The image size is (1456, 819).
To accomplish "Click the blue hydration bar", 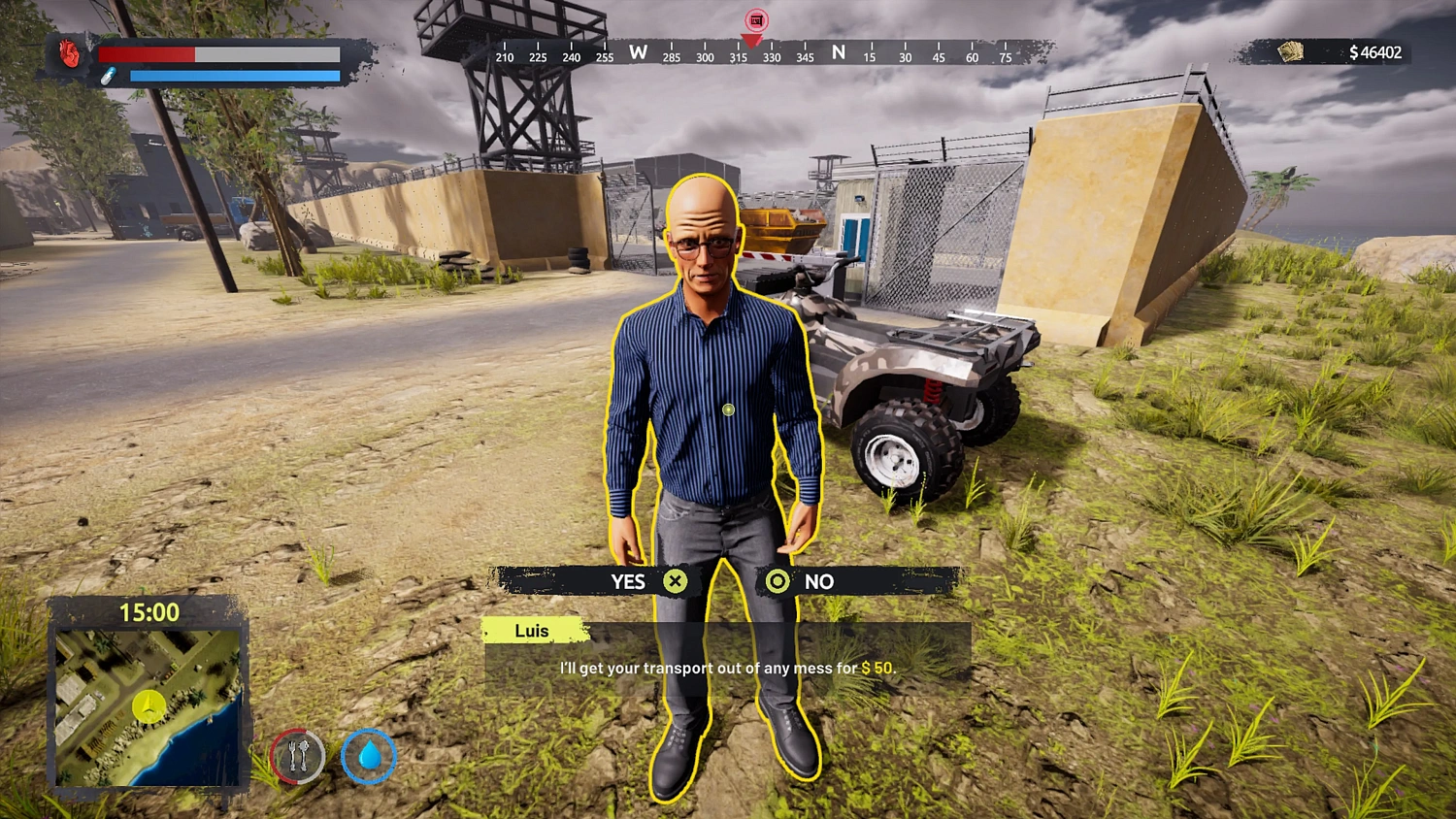I will 233,76.
